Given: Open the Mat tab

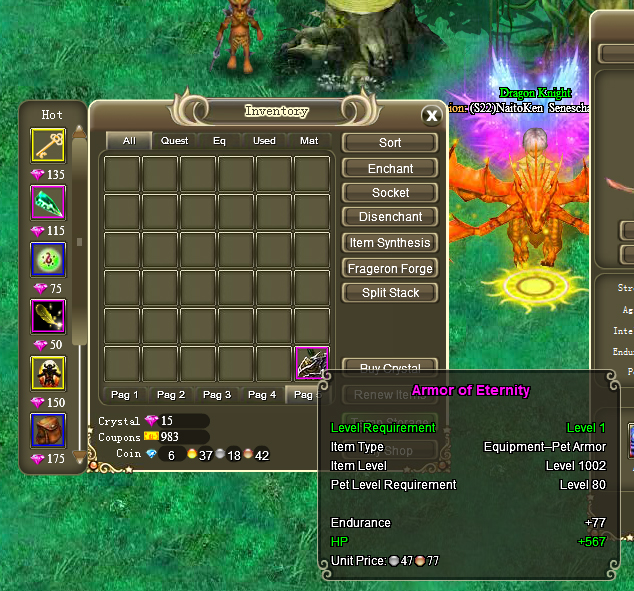Looking at the screenshot, I should [x=309, y=141].
